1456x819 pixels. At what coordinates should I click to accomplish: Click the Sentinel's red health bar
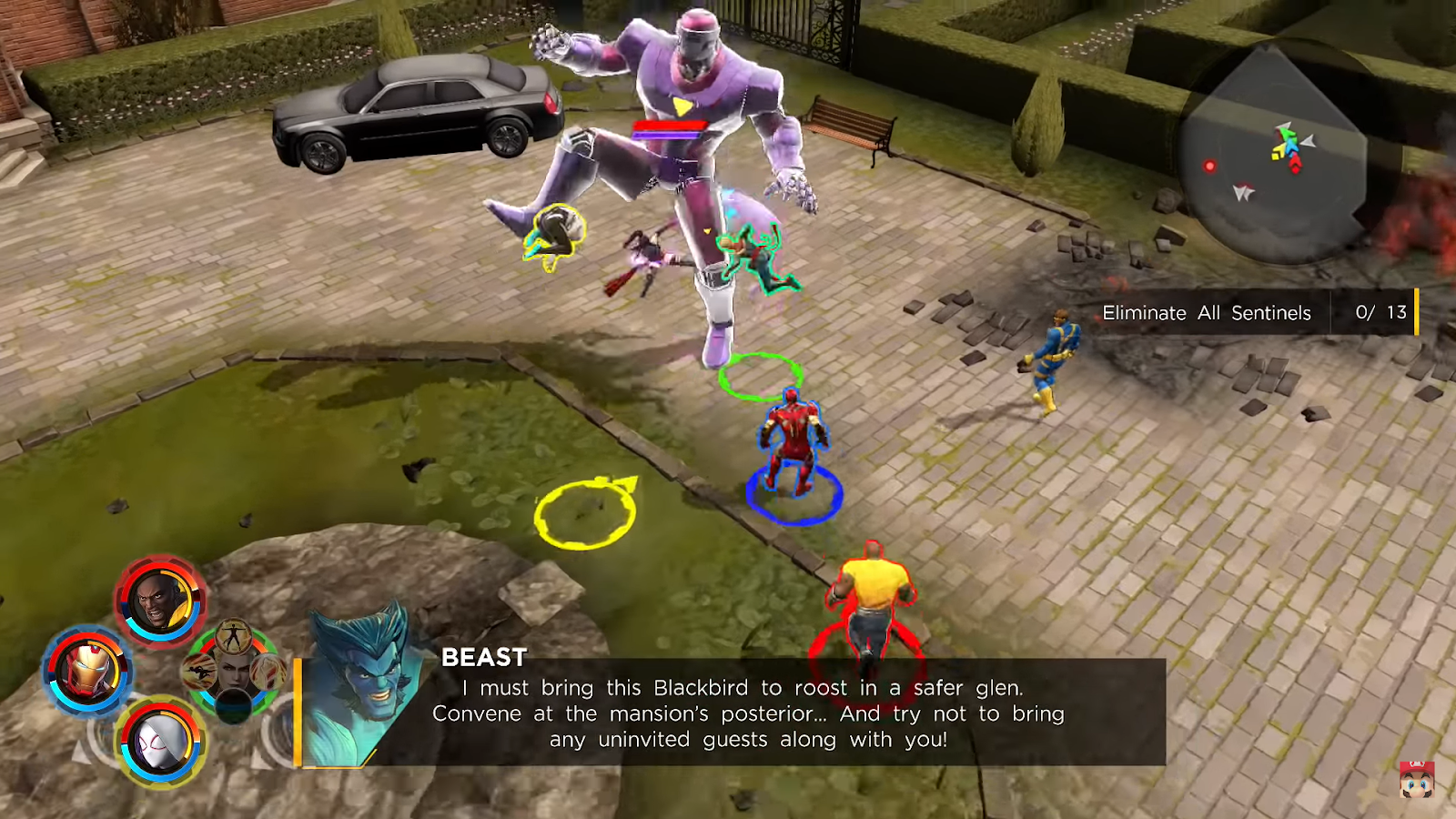tap(670, 126)
